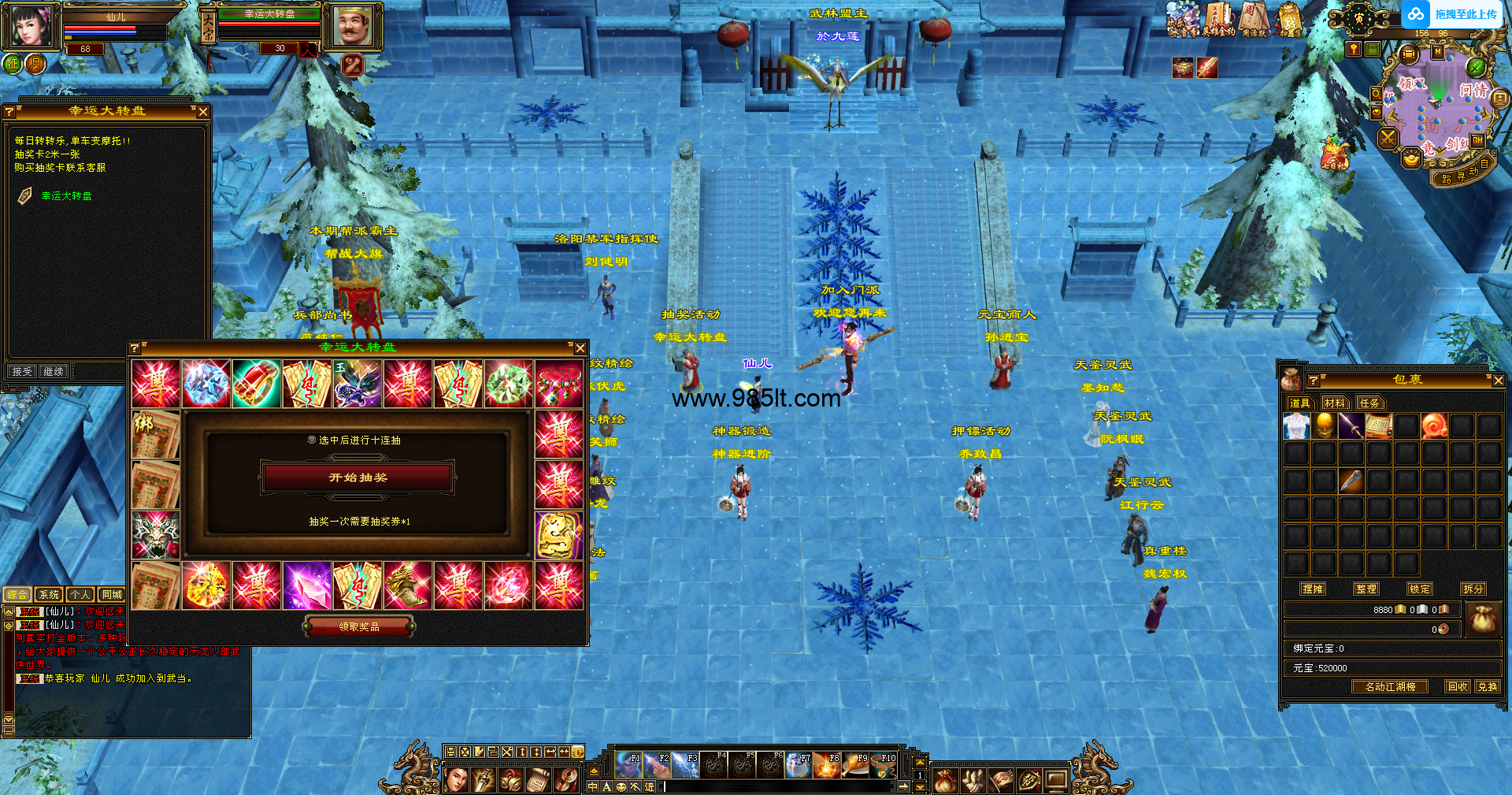Use the F9 roast chicken item
The height and width of the screenshot is (795, 1512).
[855, 765]
